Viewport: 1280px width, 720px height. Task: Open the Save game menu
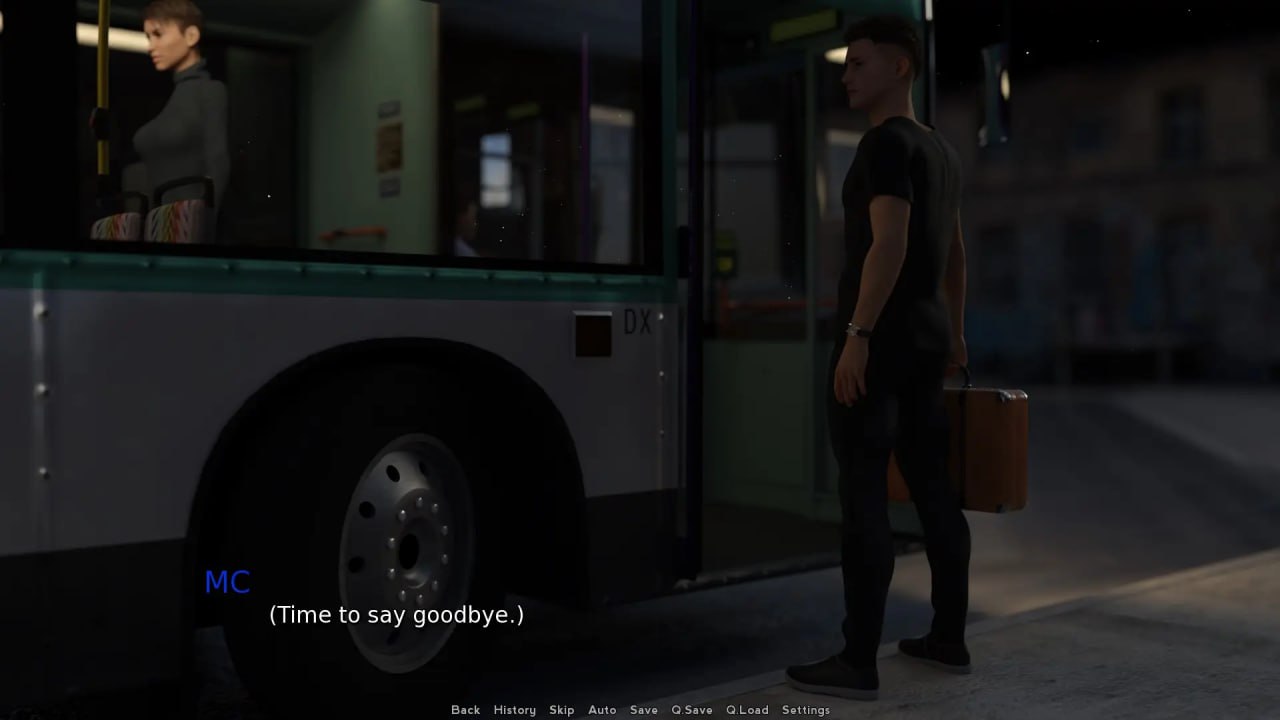click(x=644, y=710)
